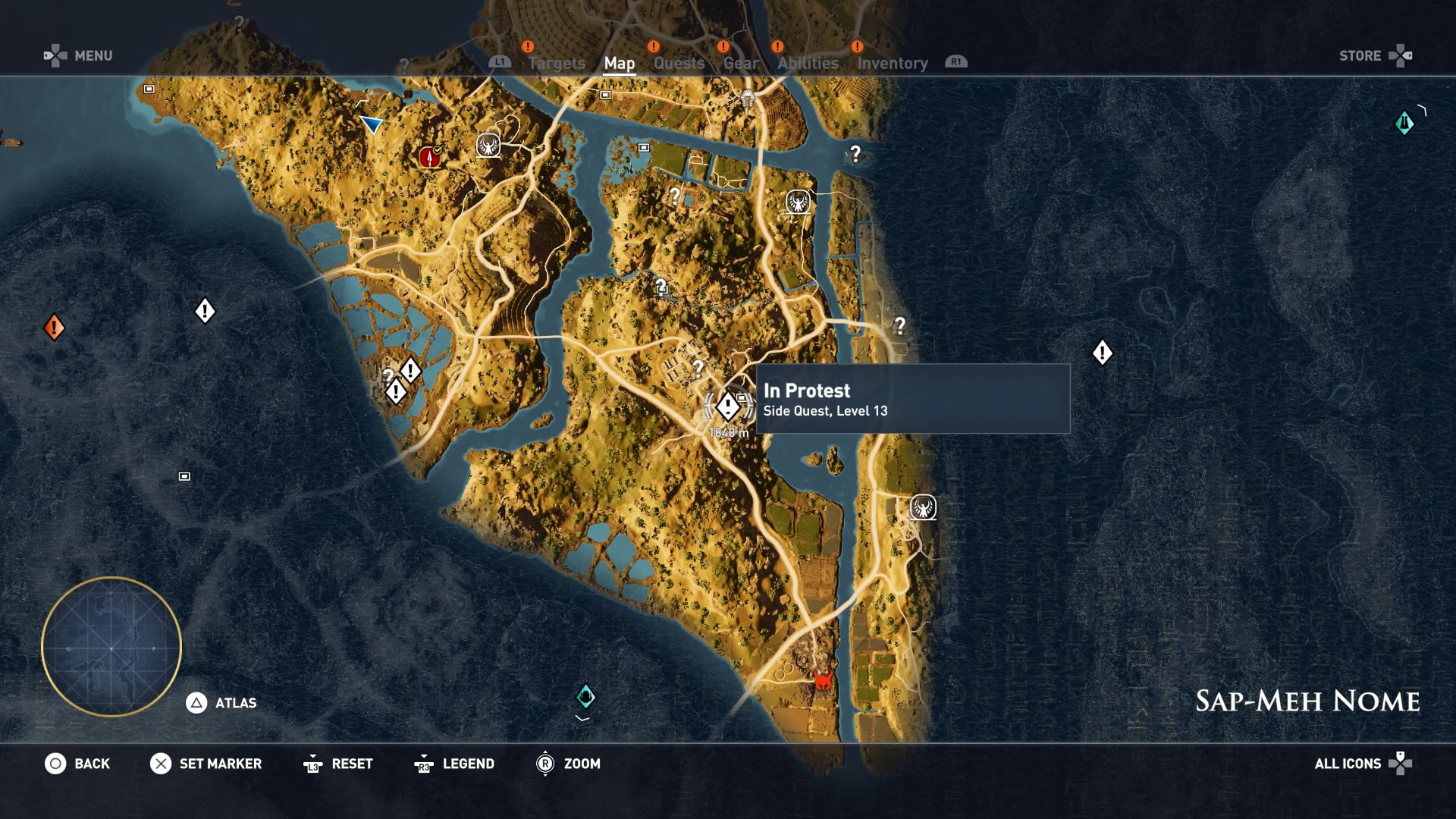Click the blue player position arrow

(x=371, y=124)
